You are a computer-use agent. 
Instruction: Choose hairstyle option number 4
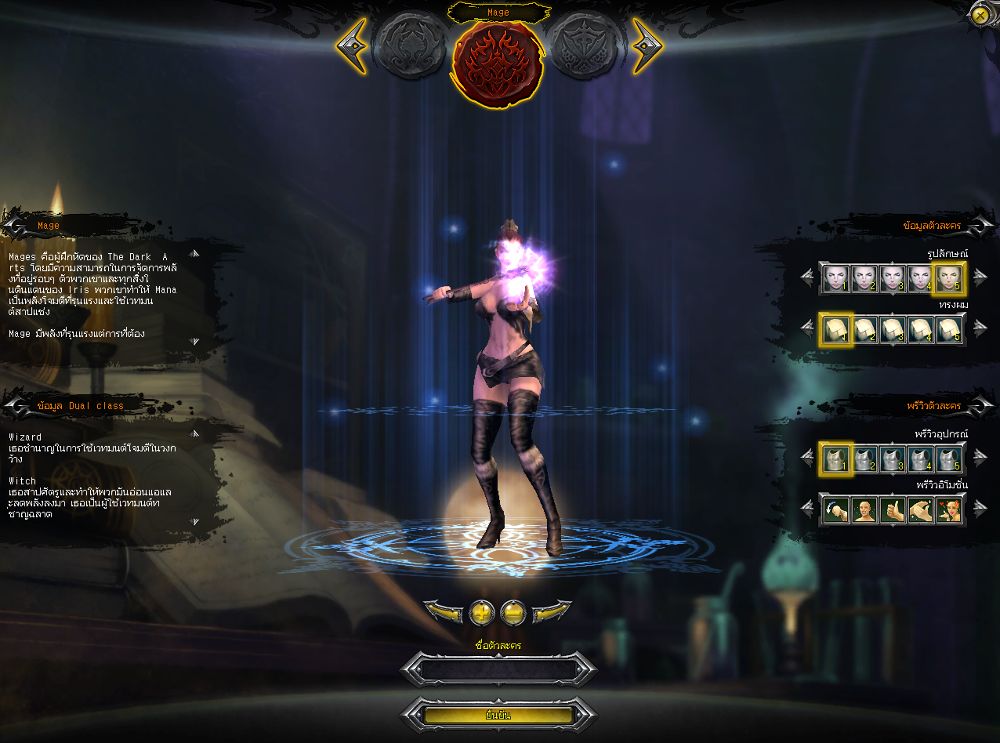click(921, 329)
